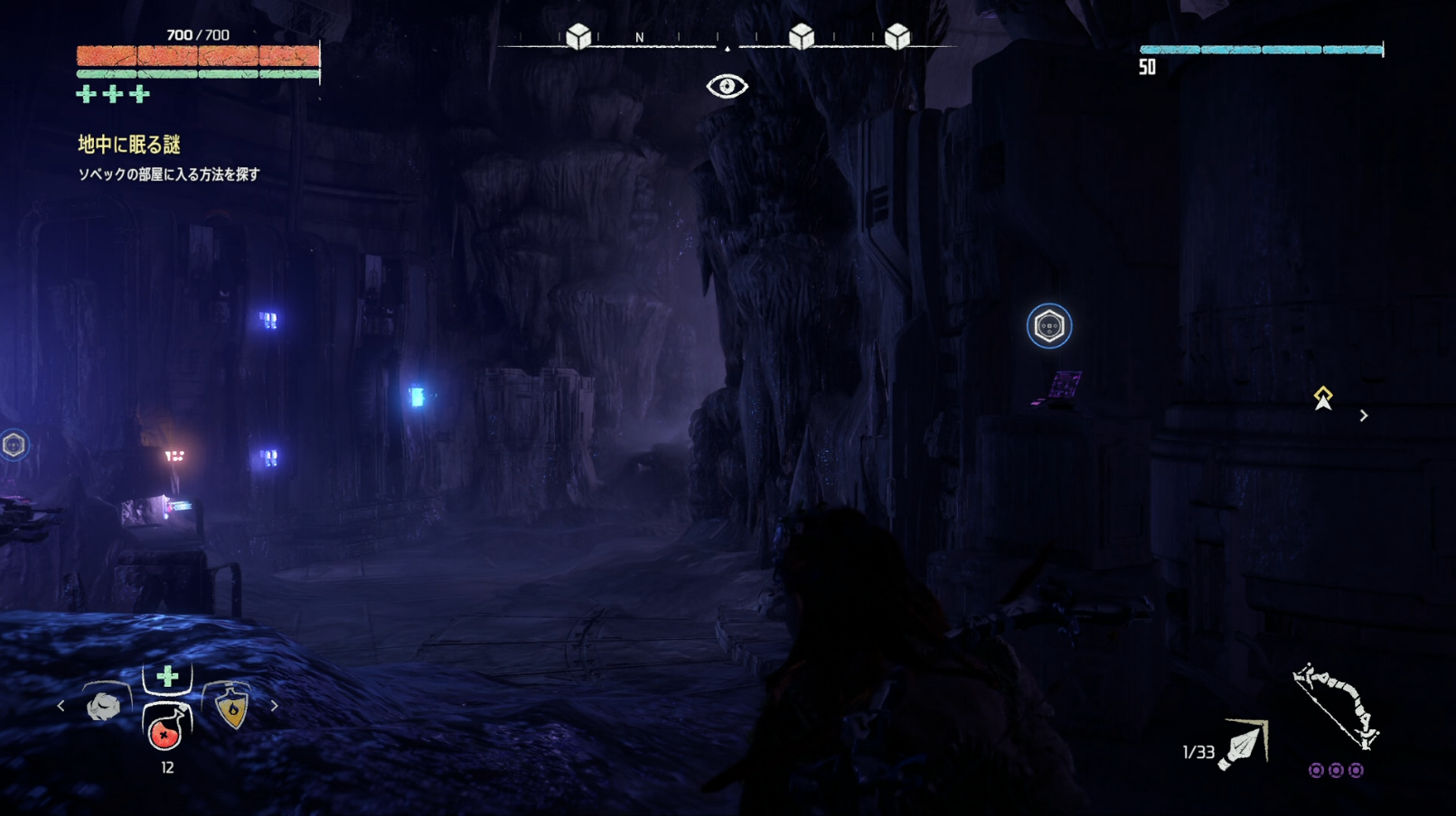This screenshot has width=1456, height=816.
Task: Select the equipped bow weapon icon
Action: pyautogui.click(x=1336, y=707)
